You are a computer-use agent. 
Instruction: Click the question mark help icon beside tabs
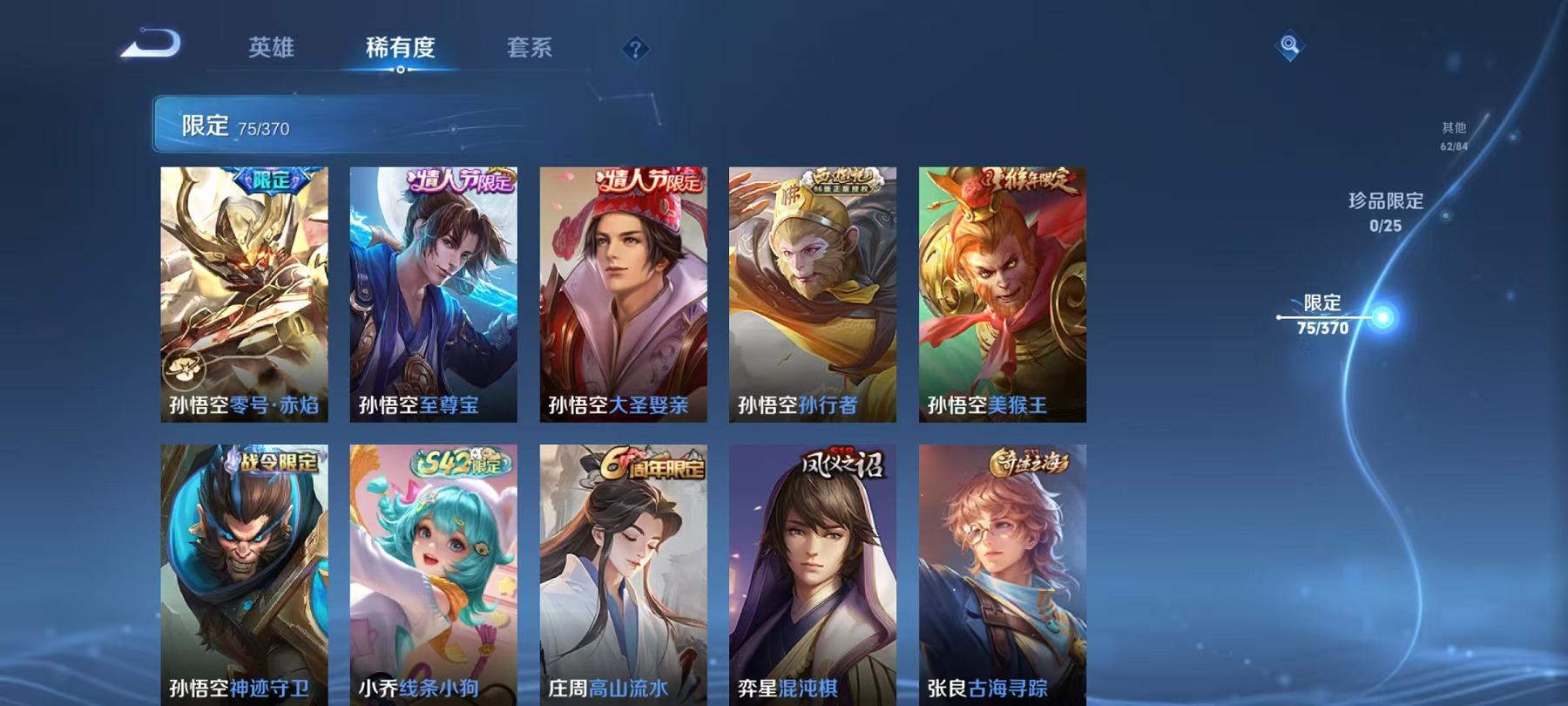click(636, 50)
